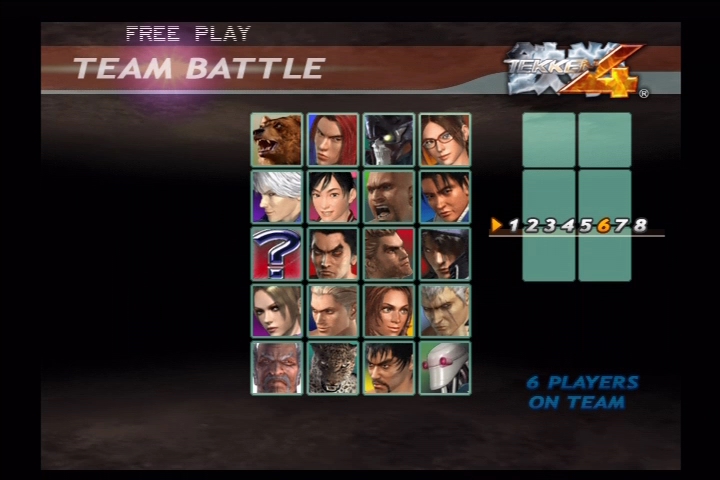Click the question mark random select tile

[276, 254]
